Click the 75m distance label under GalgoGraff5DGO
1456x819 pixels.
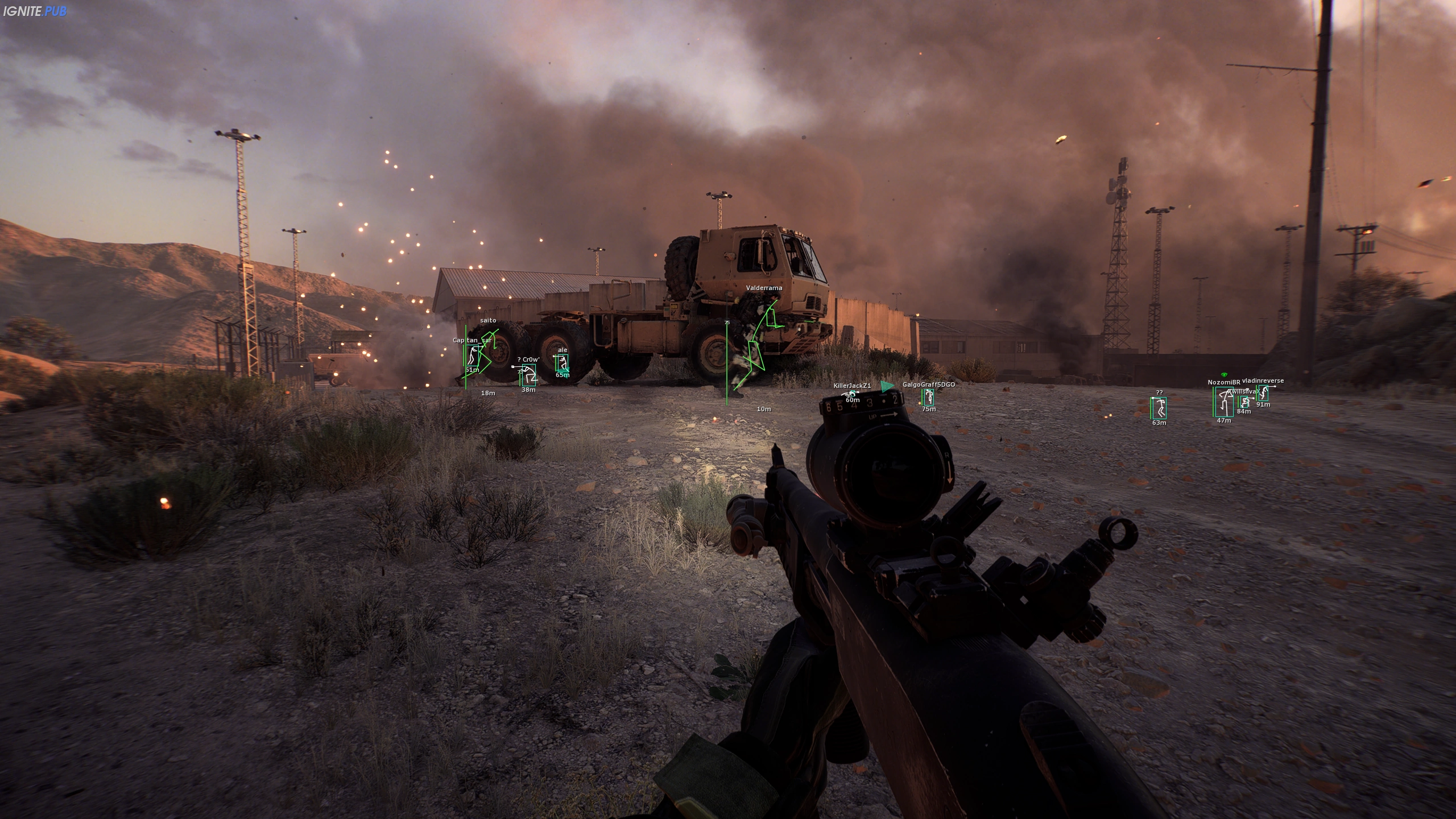[928, 409]
